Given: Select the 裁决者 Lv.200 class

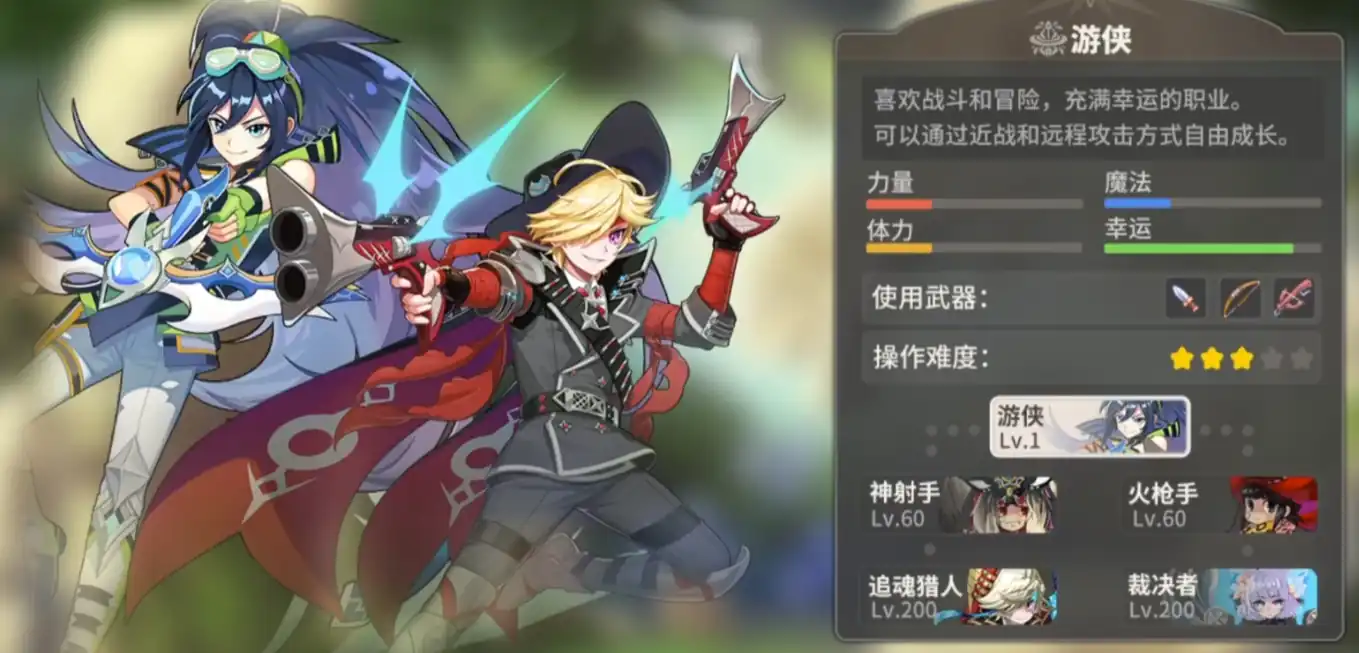Looking at the screenshot, I should click(x=1222, y=596).
